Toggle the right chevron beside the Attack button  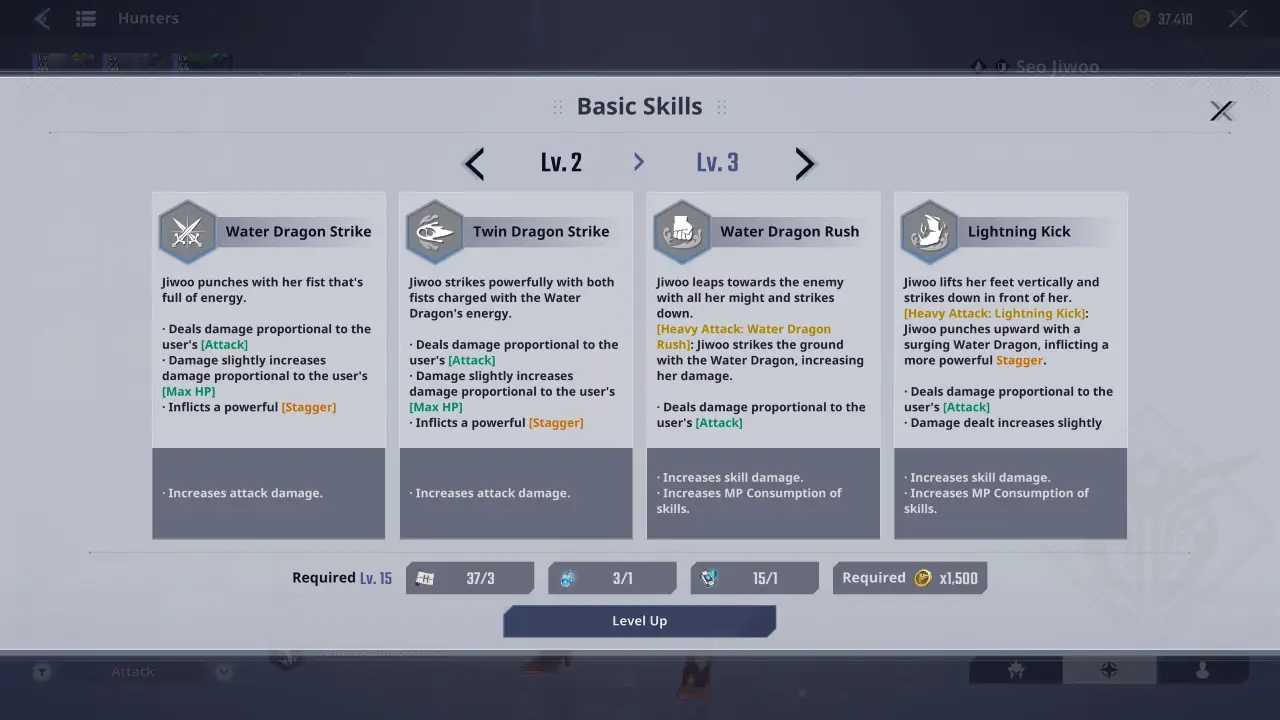223,671
